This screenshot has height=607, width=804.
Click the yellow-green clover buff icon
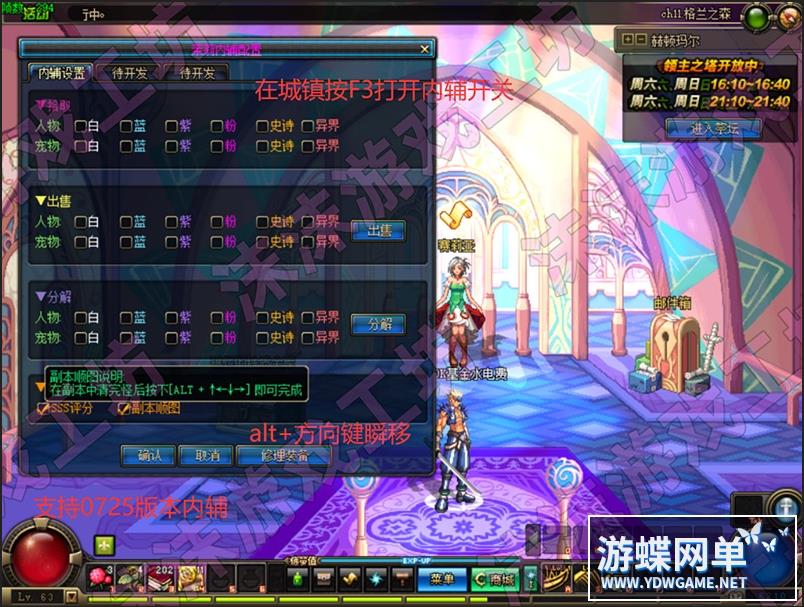pos(105,545)
